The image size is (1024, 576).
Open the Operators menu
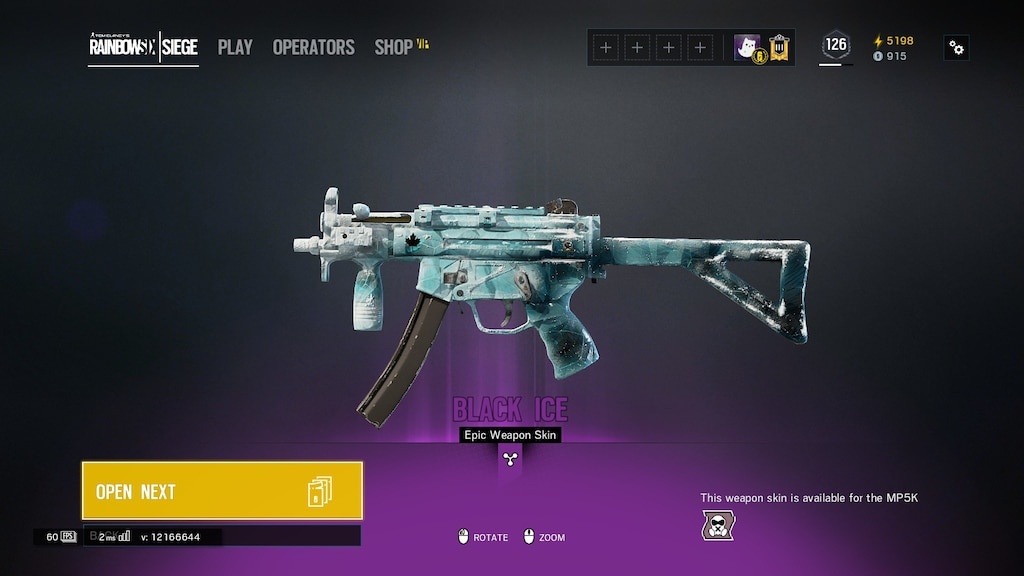pyautogui.click(x=313, y=47)
